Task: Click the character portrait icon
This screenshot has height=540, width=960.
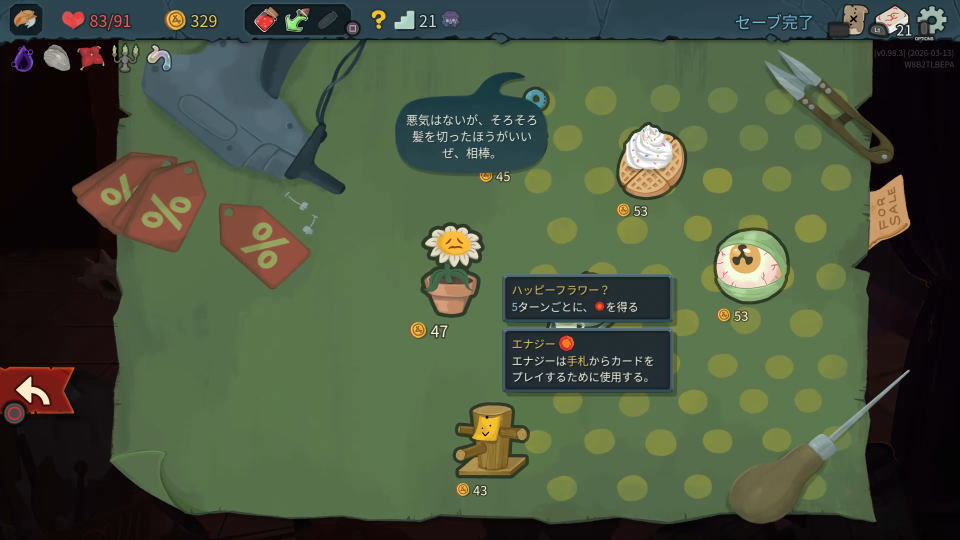Action: tap(26, 20)
